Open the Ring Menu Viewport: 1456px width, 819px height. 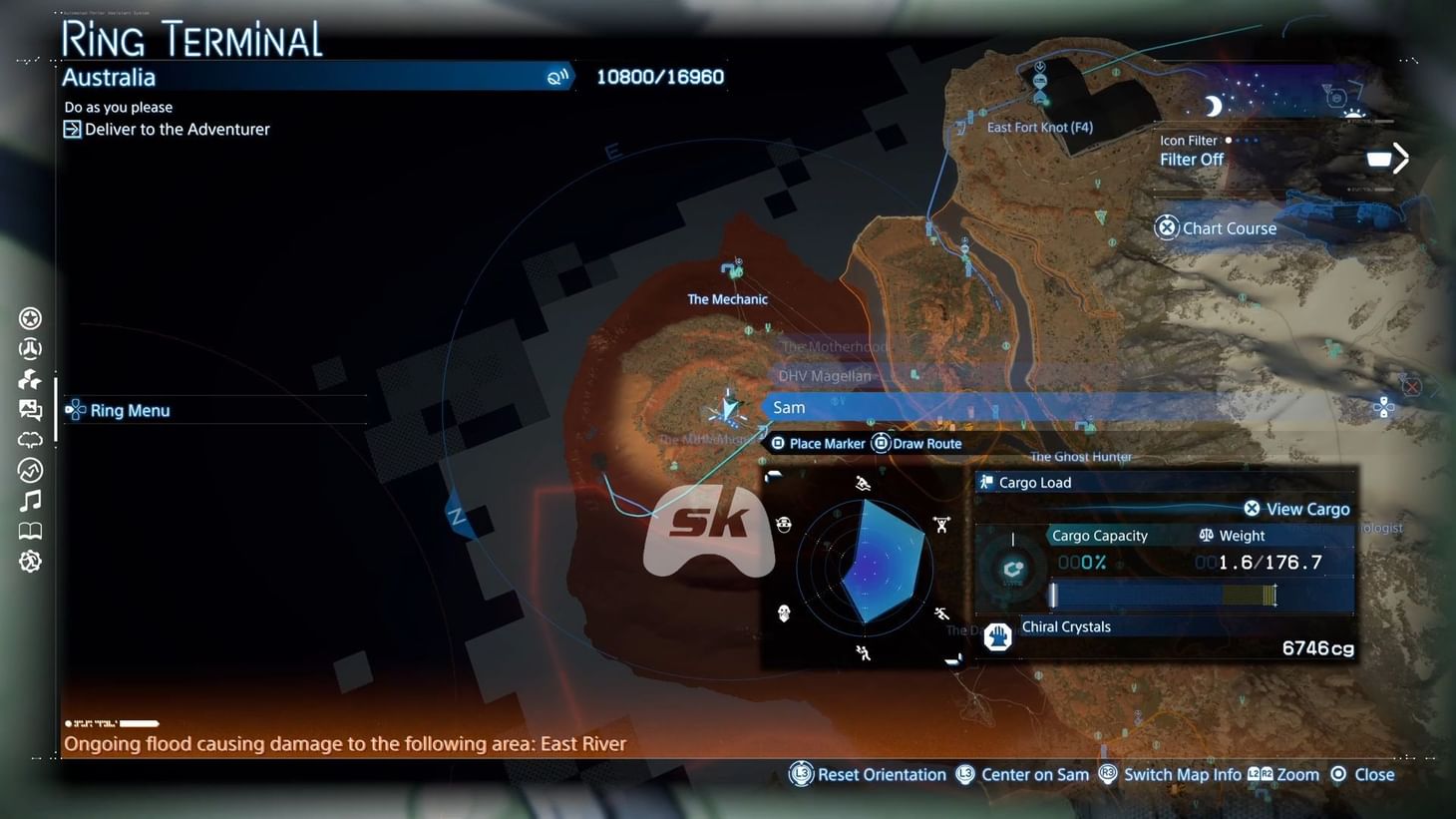pos(129,410)
